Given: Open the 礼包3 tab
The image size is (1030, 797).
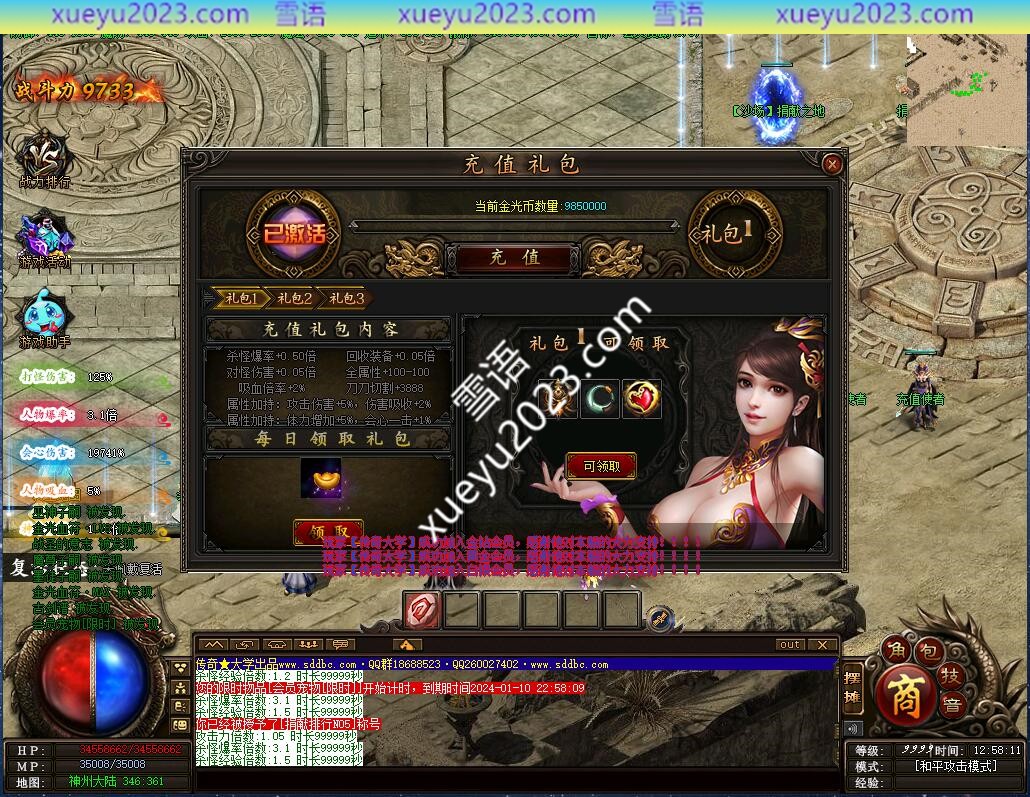Looking at the screenshot, I should tap(346, 298).
